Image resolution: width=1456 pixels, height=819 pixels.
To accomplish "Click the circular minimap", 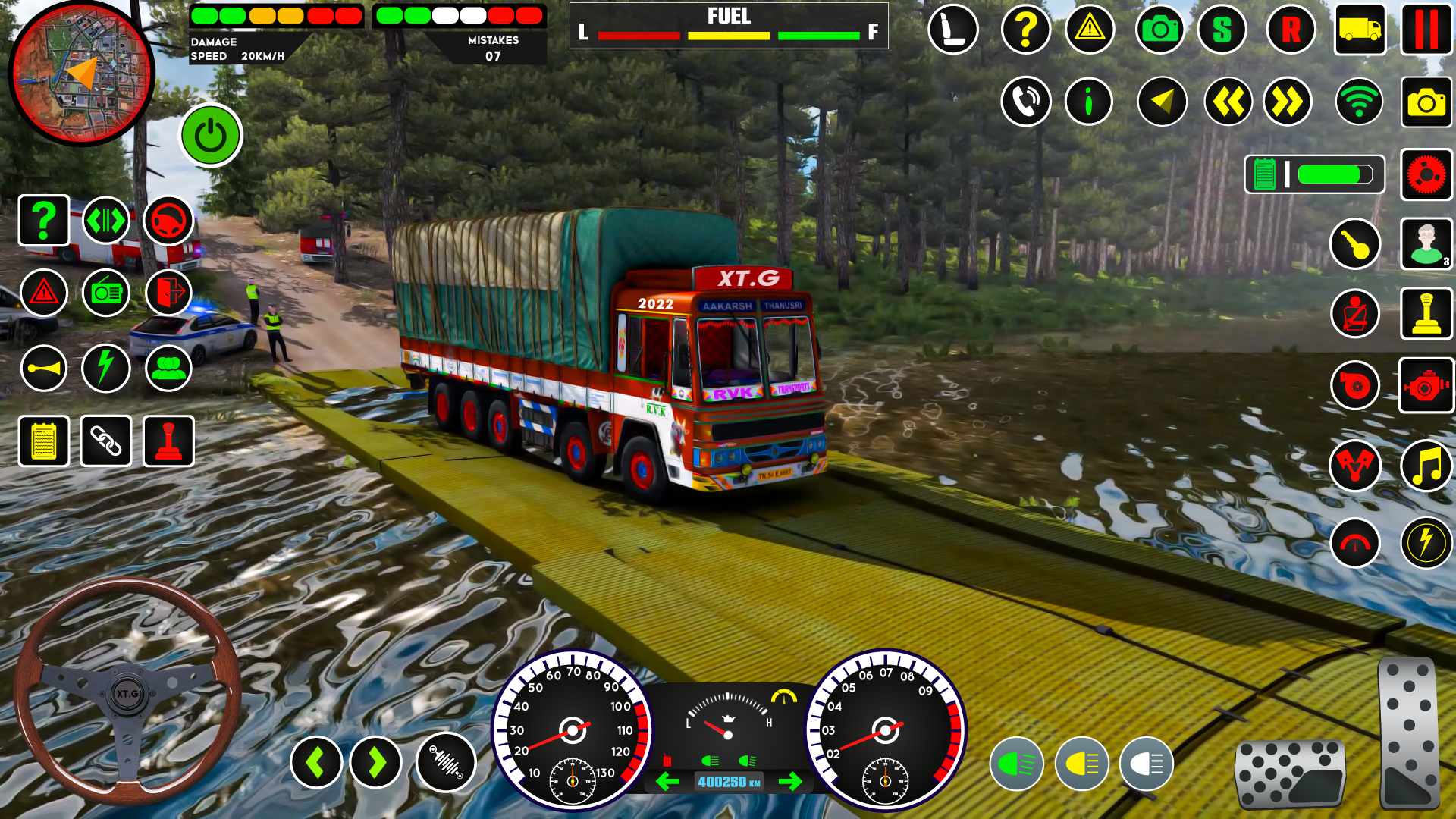I will click(x=82, y=73).
